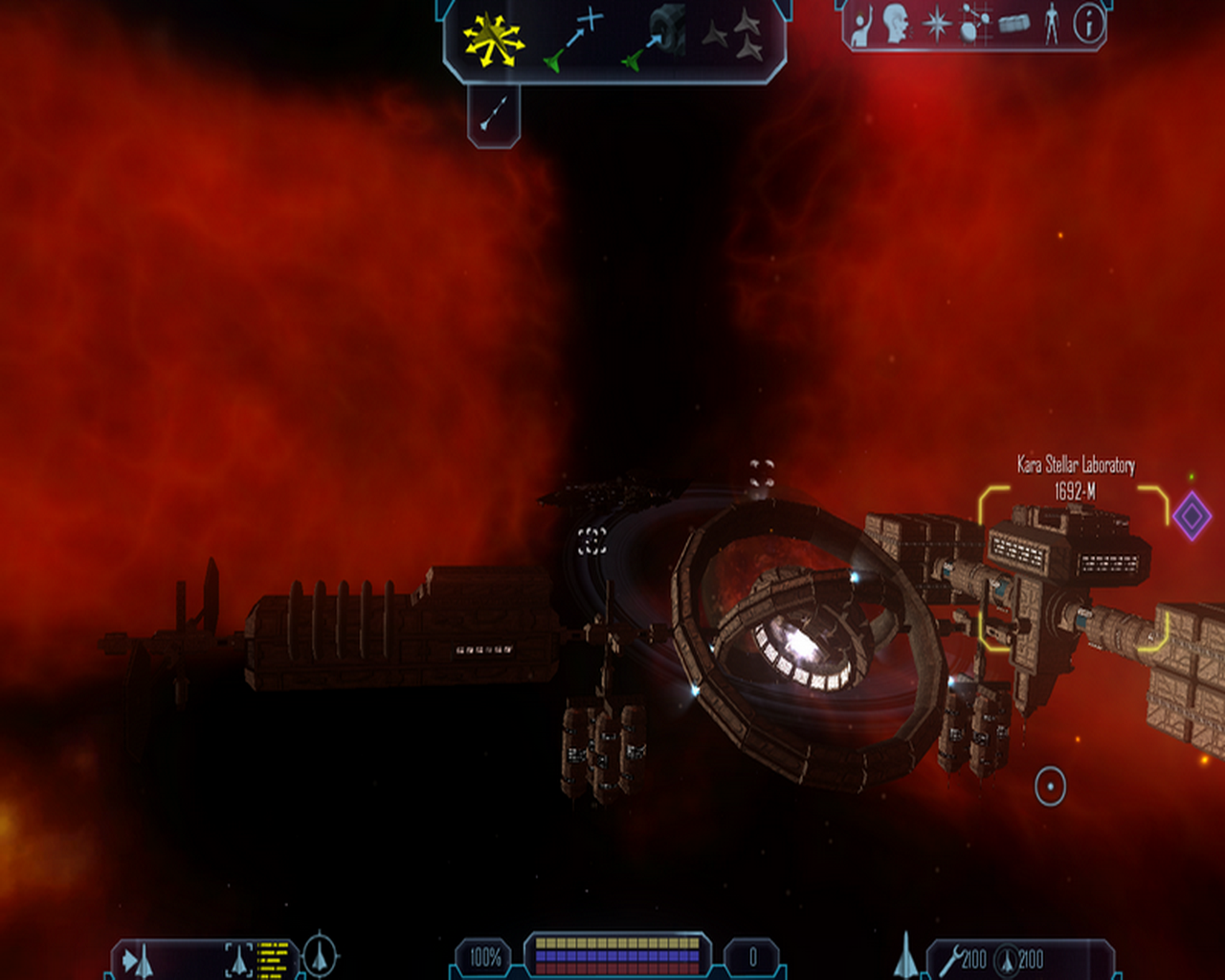Open the cargo container icon
This screenshot has height=980, width=1225.
[1014, 23]
